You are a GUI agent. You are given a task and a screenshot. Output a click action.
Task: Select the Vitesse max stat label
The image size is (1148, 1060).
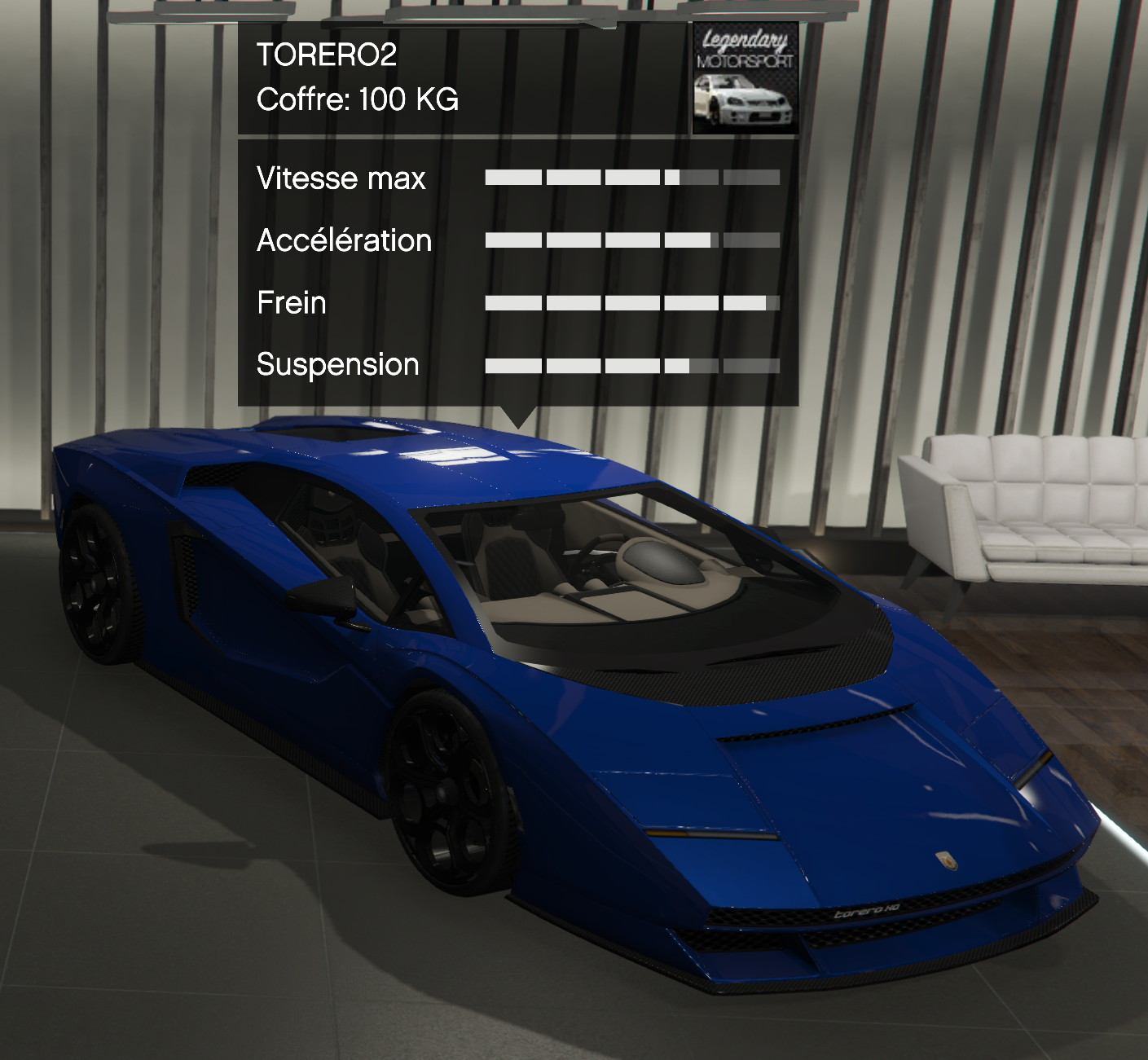[341, 178]
